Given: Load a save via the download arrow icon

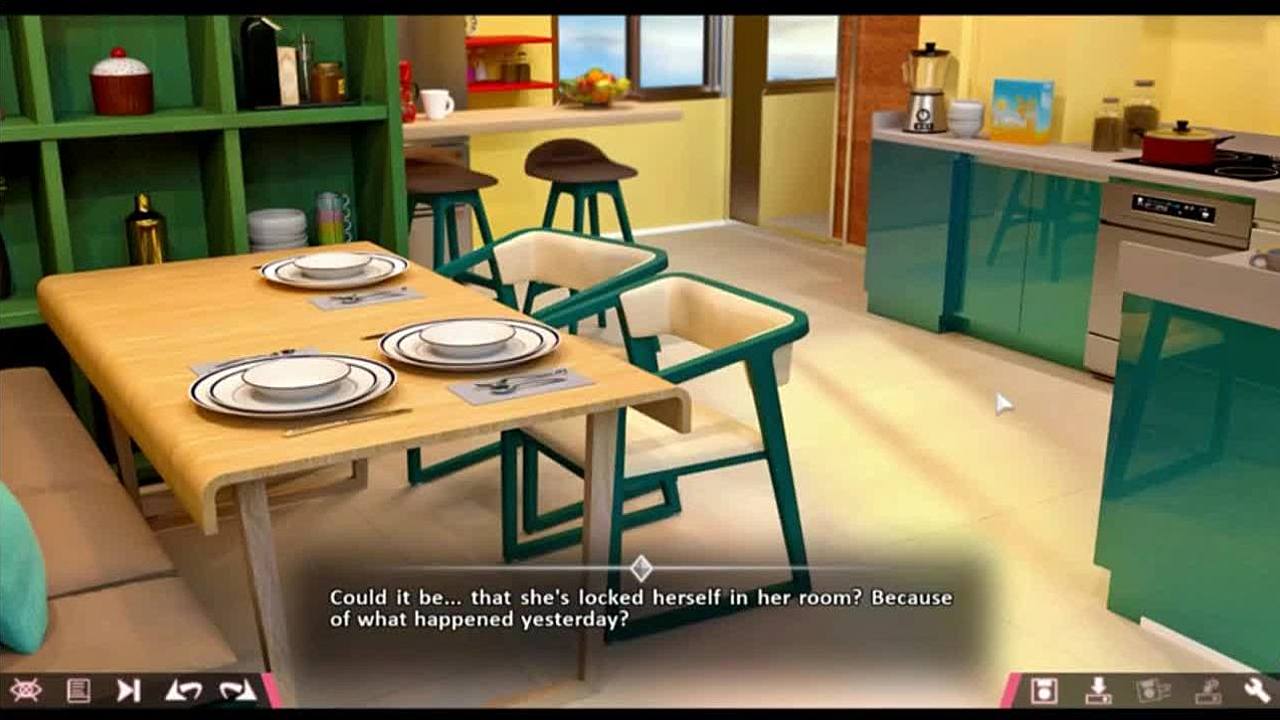Looking at the screenshot, I should click(x=1098, y=690).
